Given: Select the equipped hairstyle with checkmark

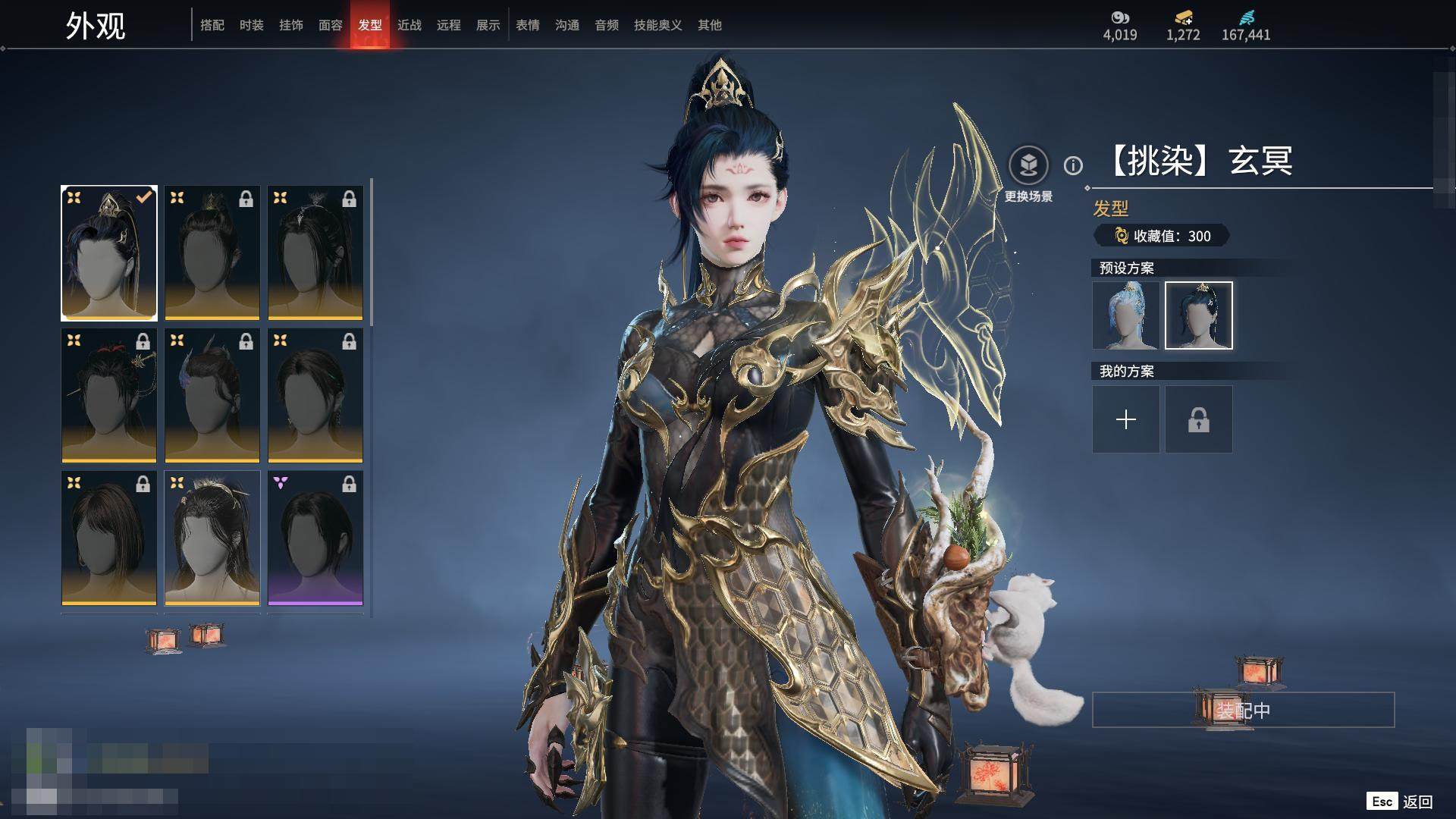Looking at the screenshot, I should pos(109,253).
